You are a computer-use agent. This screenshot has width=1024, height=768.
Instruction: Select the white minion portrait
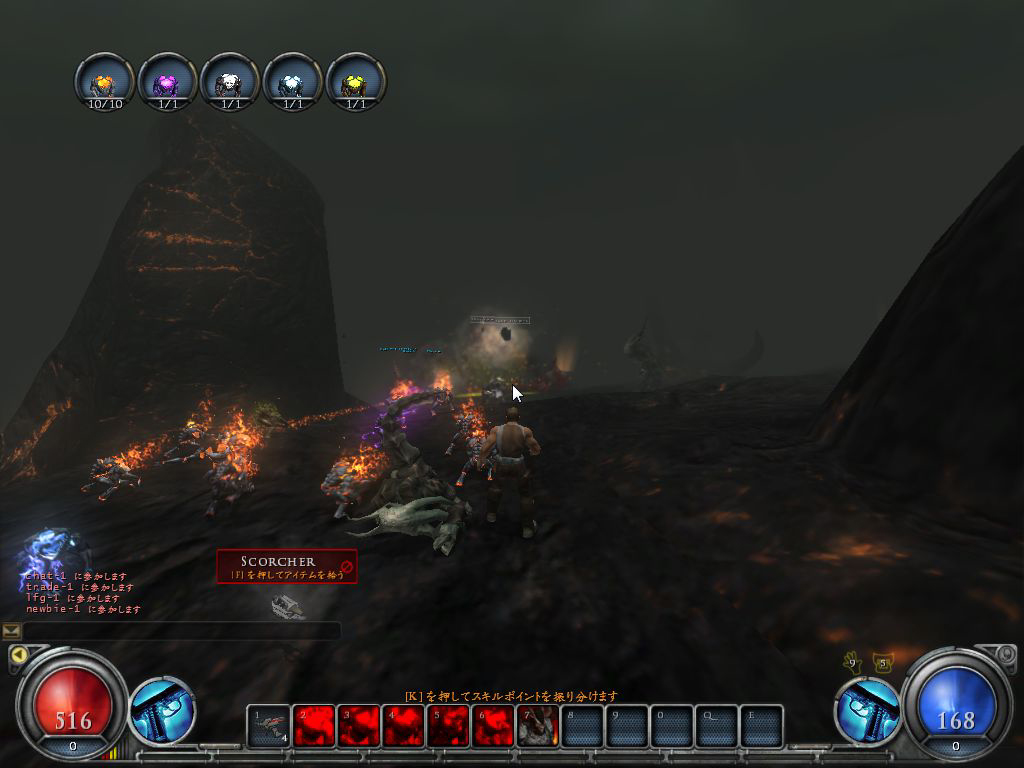click(x=230, y=82)
